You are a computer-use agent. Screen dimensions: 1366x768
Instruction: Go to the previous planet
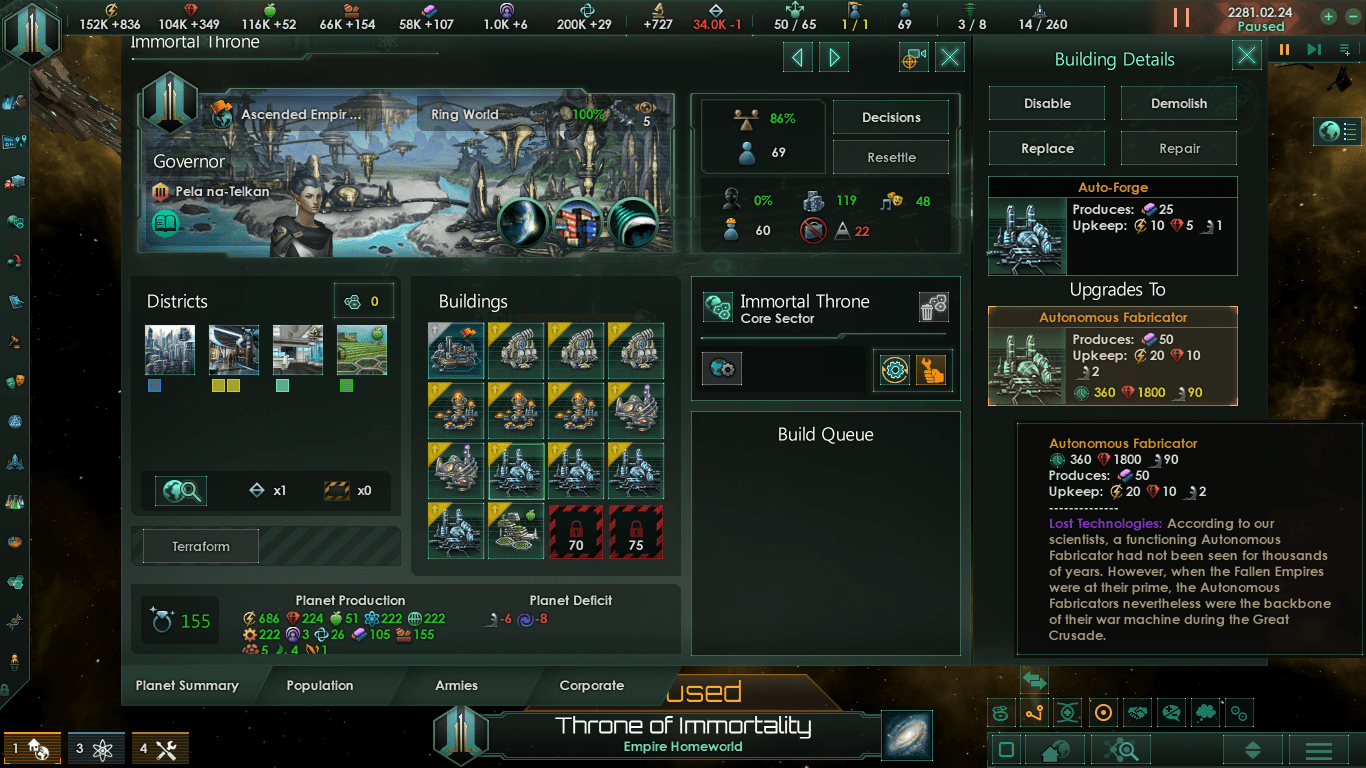(x=797, y=58)
